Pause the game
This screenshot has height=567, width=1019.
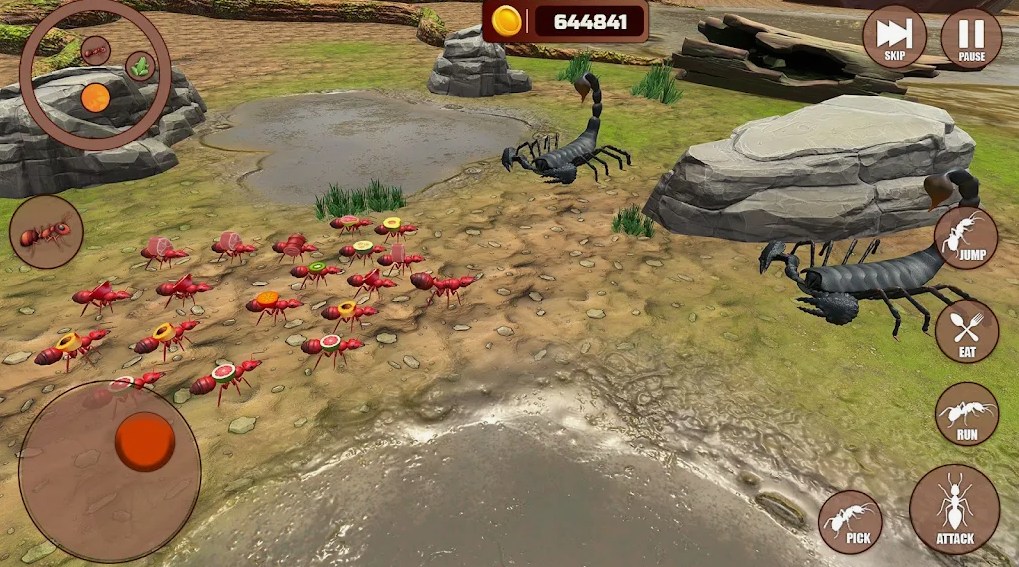[970, 38]
